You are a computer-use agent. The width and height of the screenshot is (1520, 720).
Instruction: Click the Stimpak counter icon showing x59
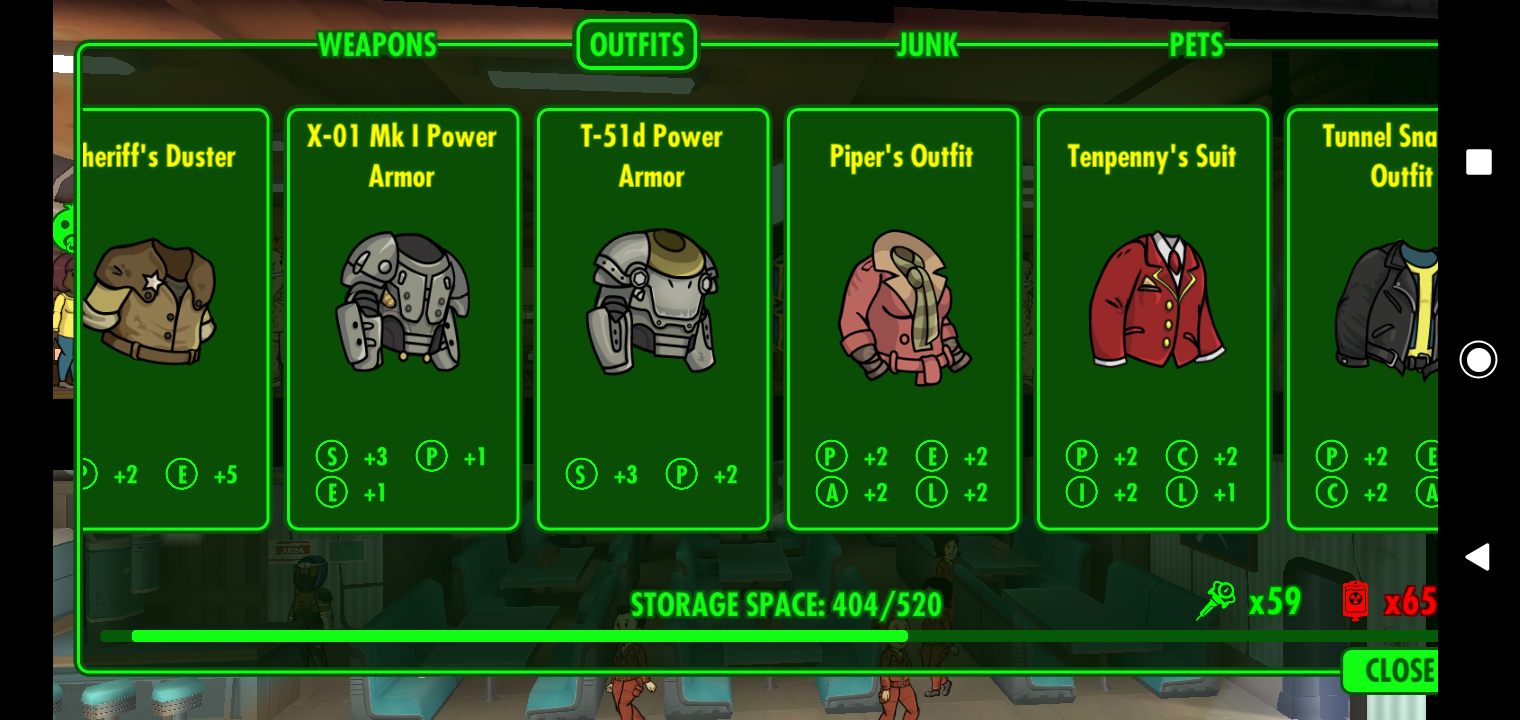click(x=1216, y=601)
